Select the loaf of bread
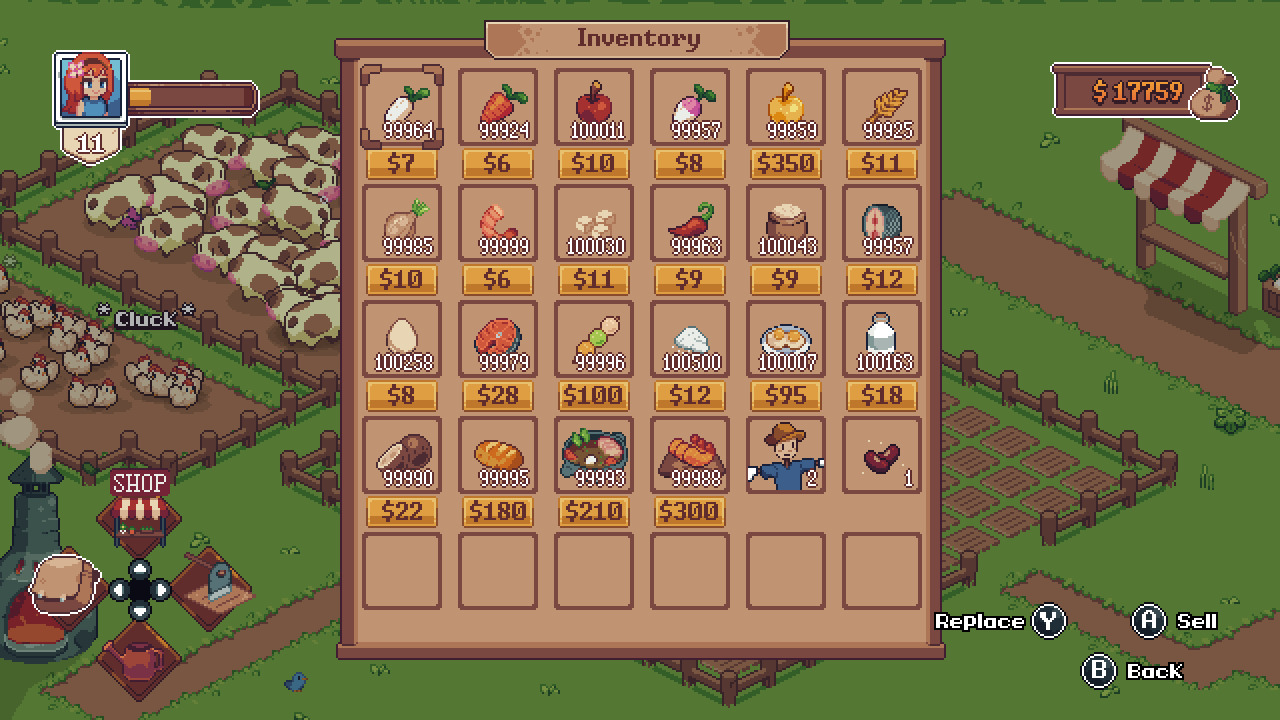The width and height of the screenshot is (1280, 720). (x=497, y=453)
